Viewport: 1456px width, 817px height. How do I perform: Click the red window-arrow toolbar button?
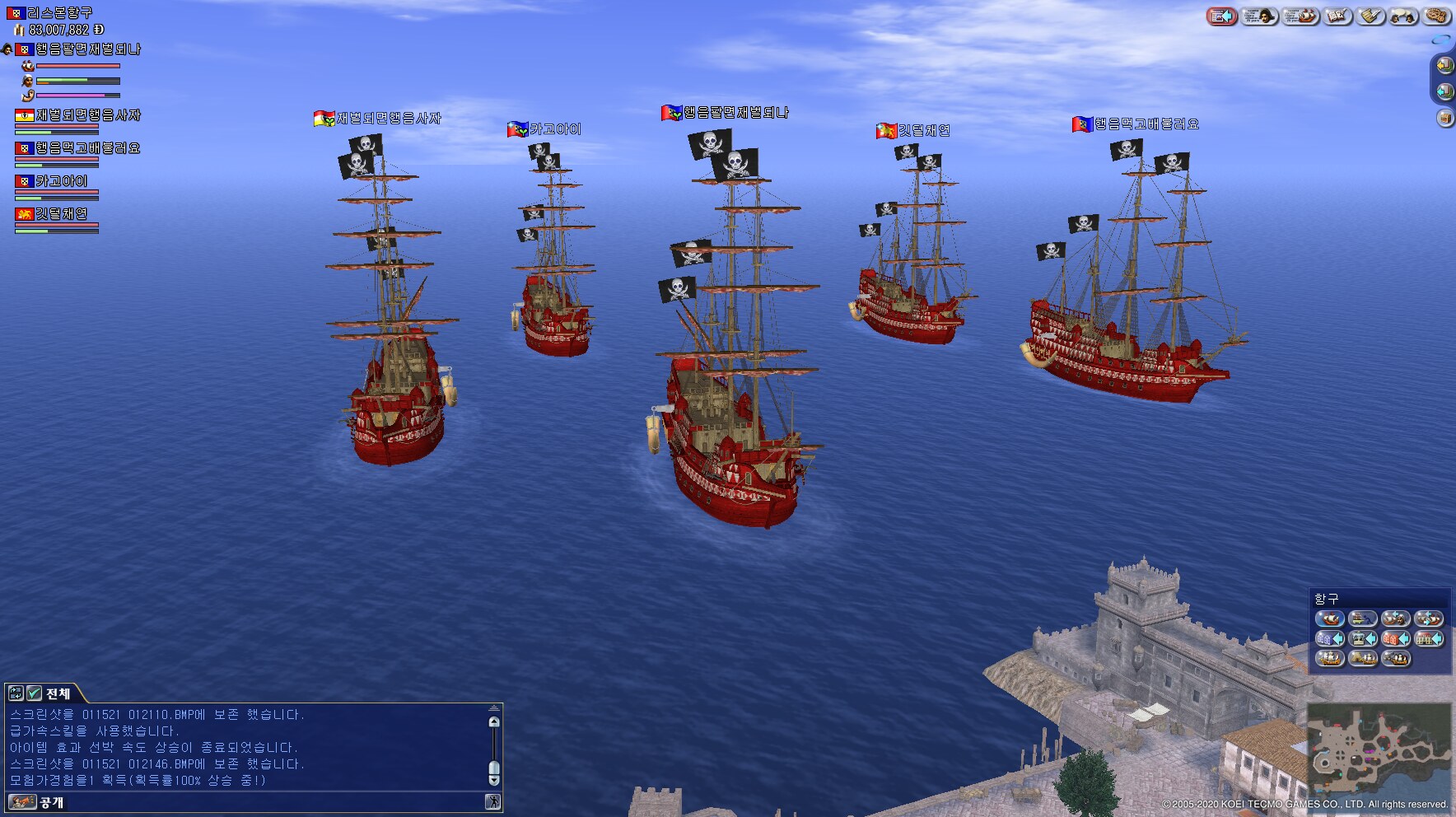click(x=1222, y=16)
